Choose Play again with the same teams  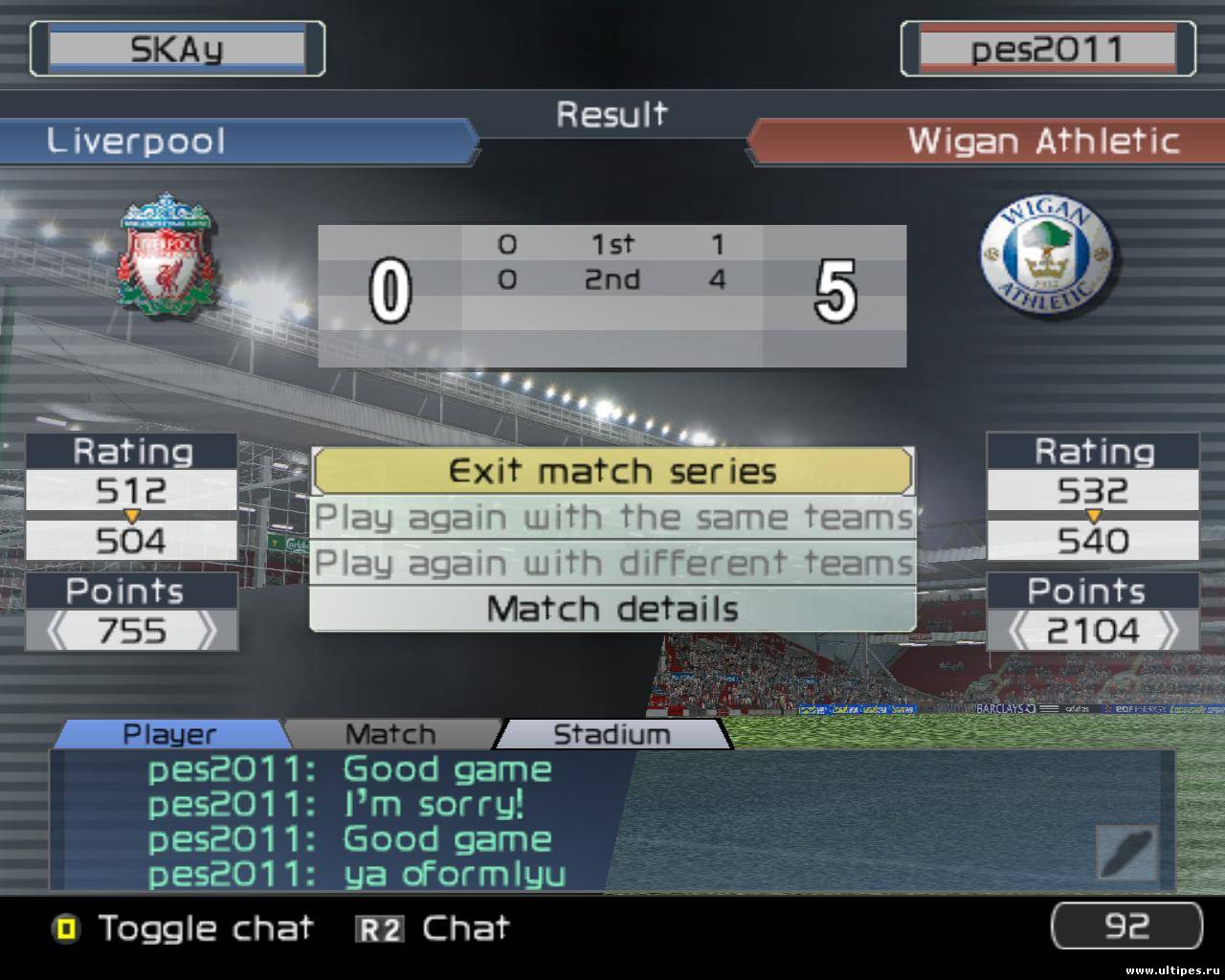pos(612,518)
